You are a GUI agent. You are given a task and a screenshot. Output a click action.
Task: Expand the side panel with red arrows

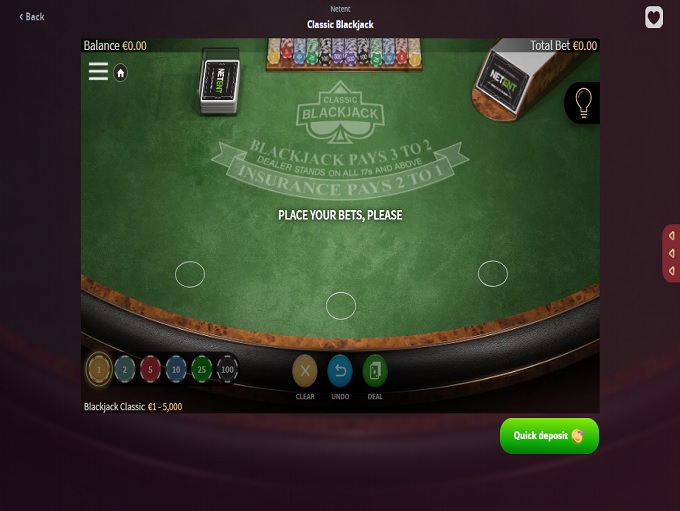pyautogui.click(x=671, y=254)
